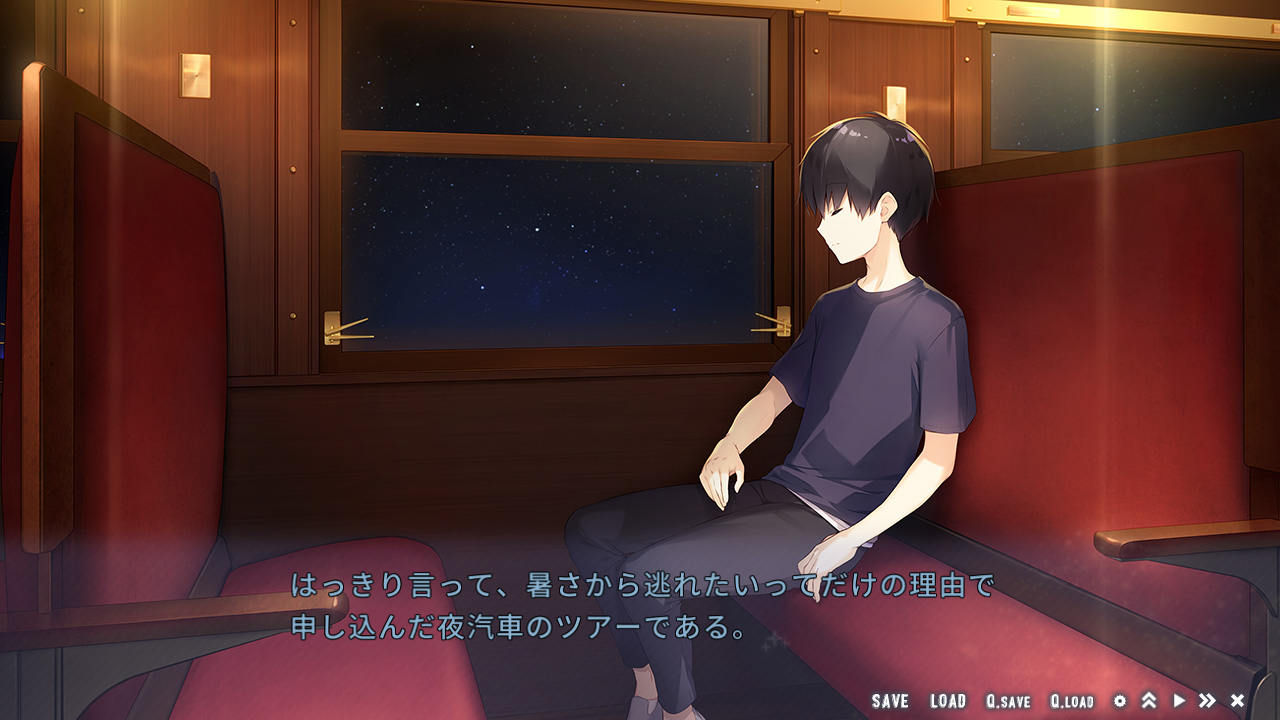Open the LOAD menu
1280x720 pixels.
(947, 701)
